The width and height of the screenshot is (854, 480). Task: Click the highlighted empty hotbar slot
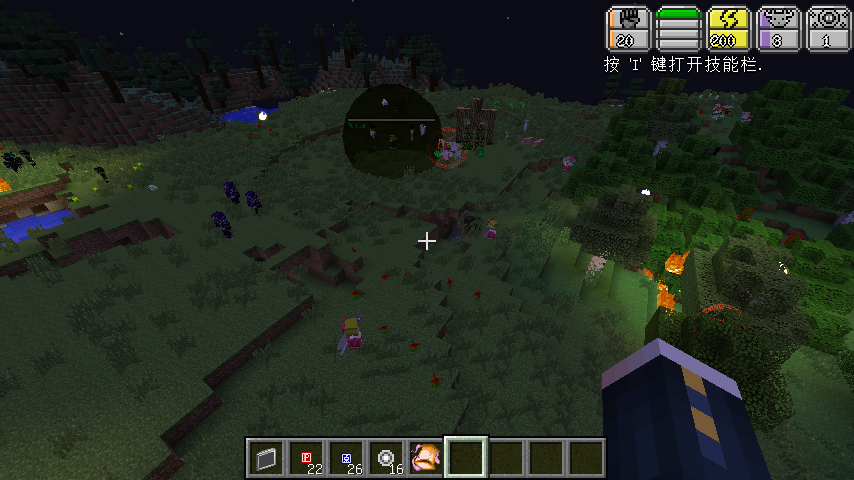click(x=466, y=458)
